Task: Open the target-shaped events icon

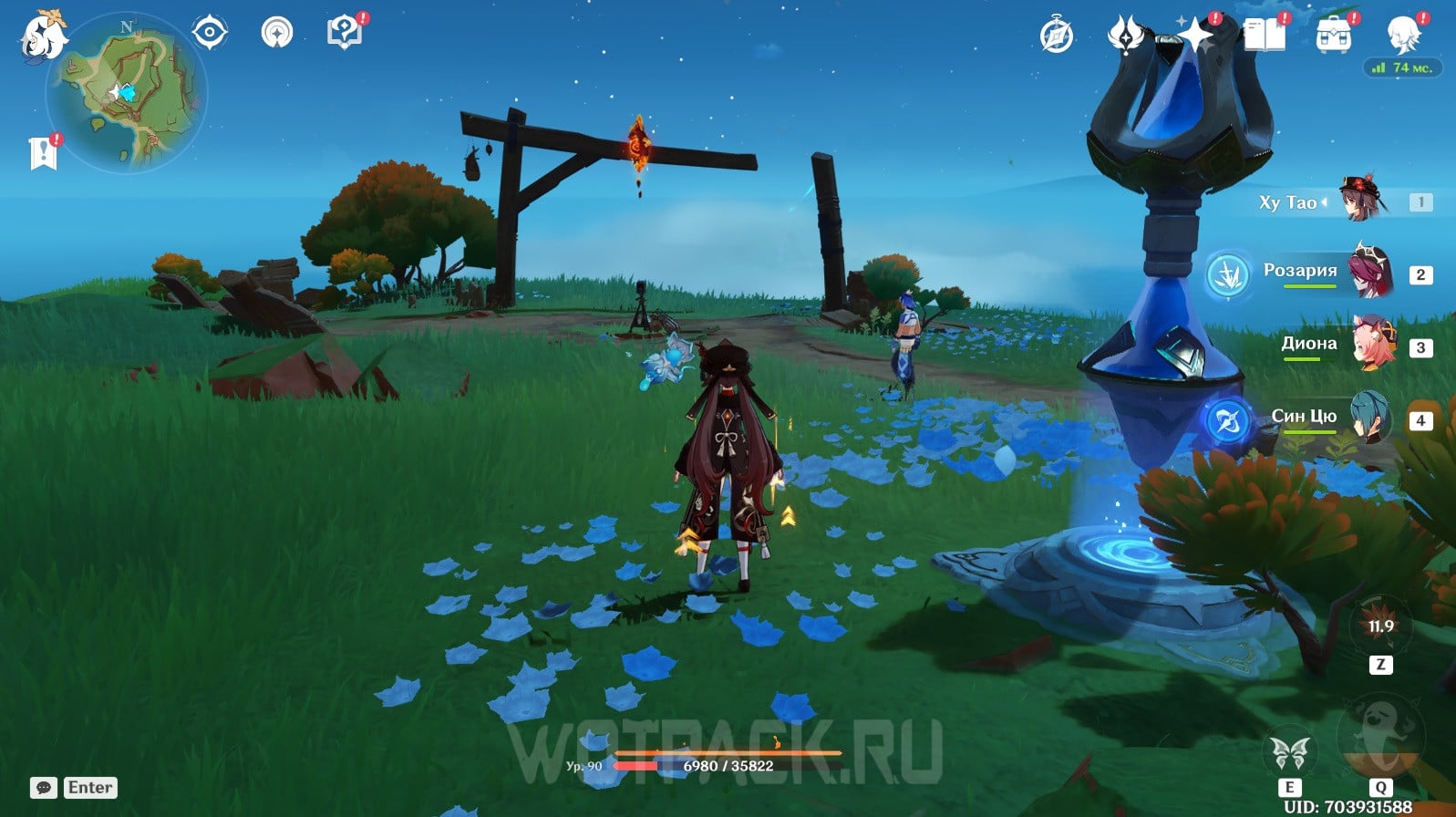Action: pyautogui.click(x=209, y=34)
